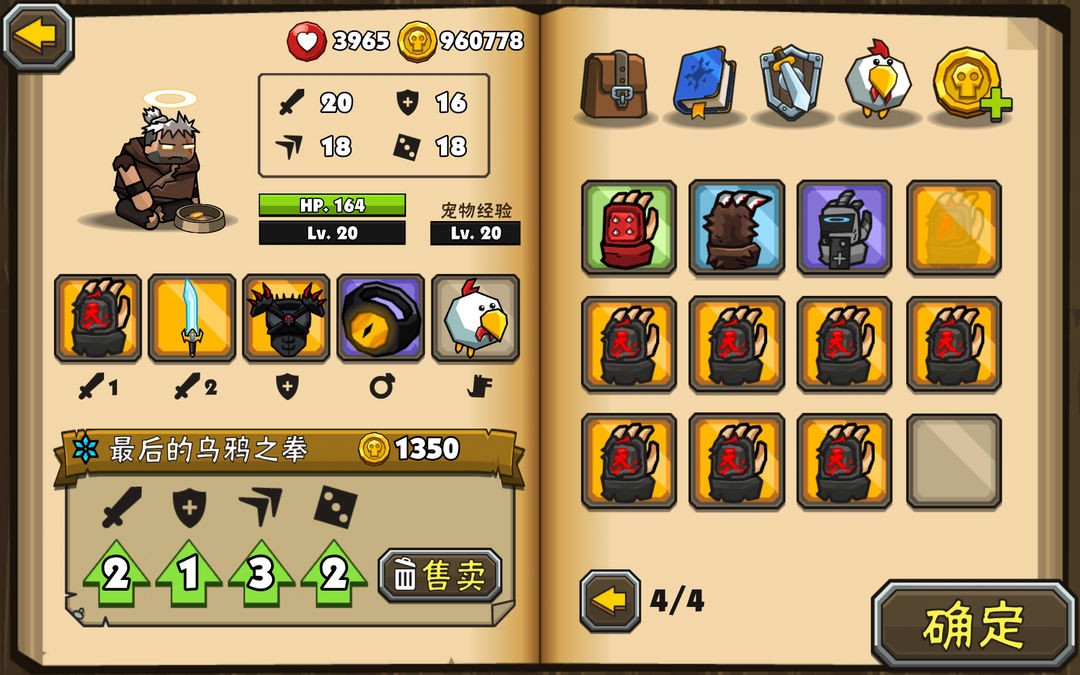Screen dimensions: 1080x675
Task: Sell the item with 售卖 button
Action: (x=440, y=575)
